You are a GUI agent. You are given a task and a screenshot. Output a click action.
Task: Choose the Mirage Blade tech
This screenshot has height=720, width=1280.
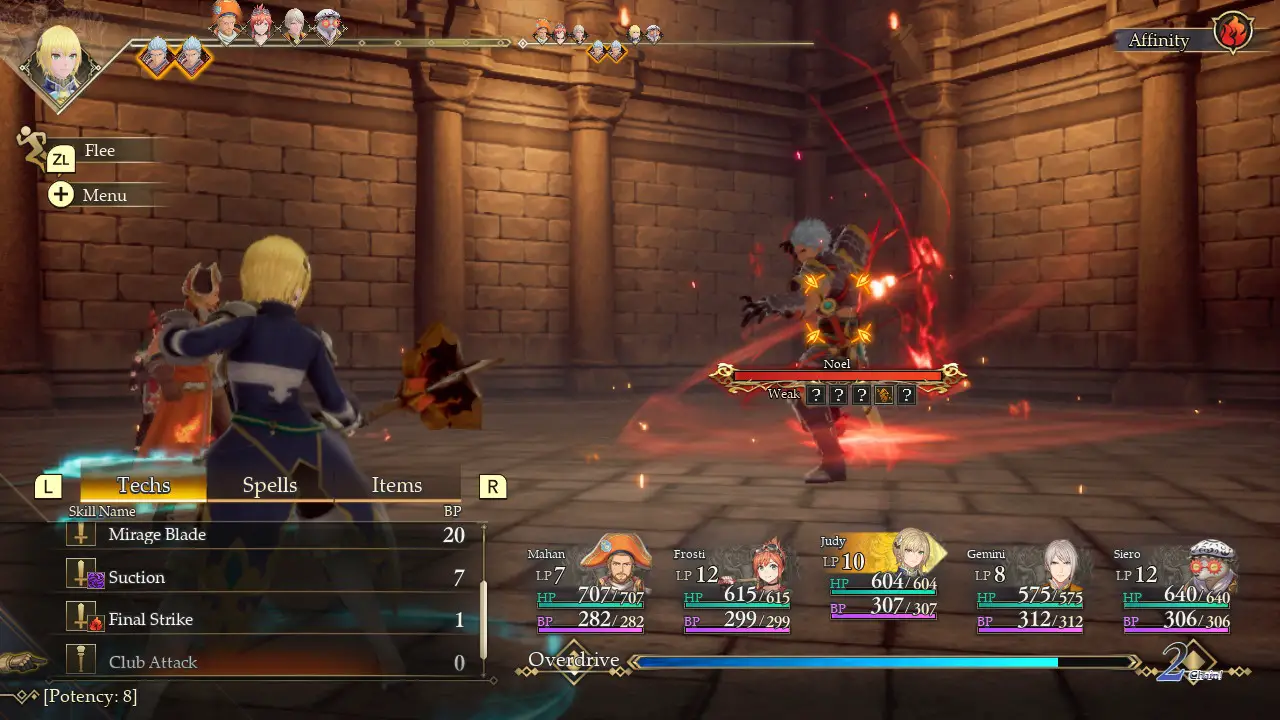point(260,535)
